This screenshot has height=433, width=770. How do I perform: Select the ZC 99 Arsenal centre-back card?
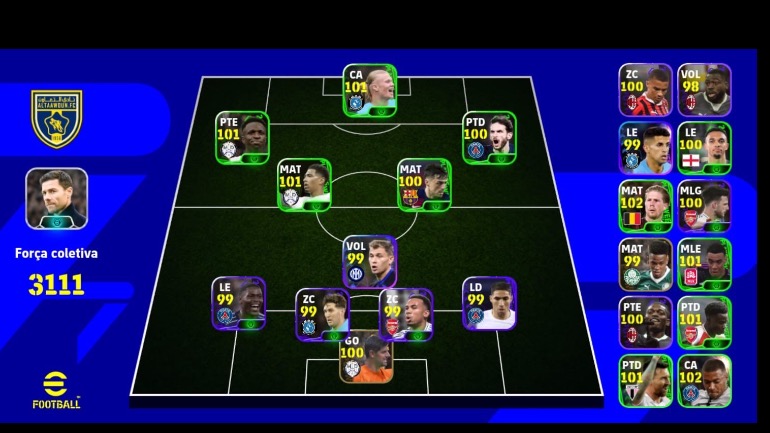pyautogui.click(x=405, y=314)
